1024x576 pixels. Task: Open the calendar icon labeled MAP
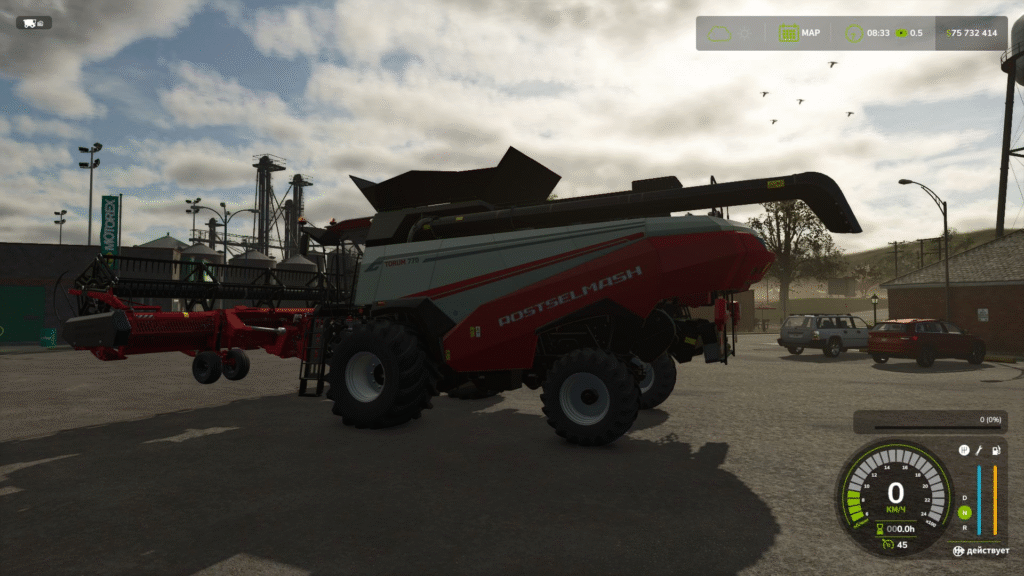[788, 33]
